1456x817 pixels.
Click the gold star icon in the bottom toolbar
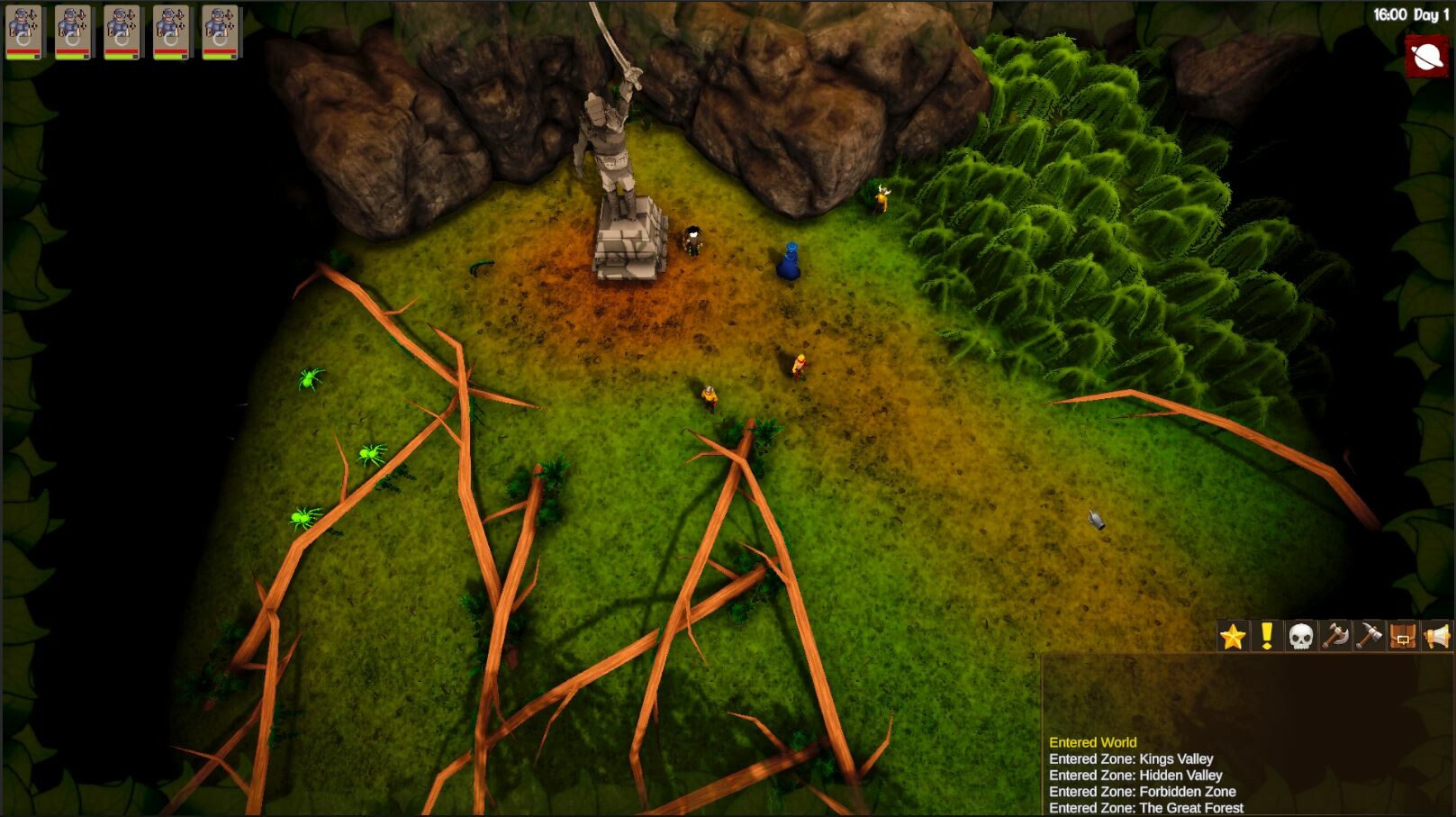1233,635
